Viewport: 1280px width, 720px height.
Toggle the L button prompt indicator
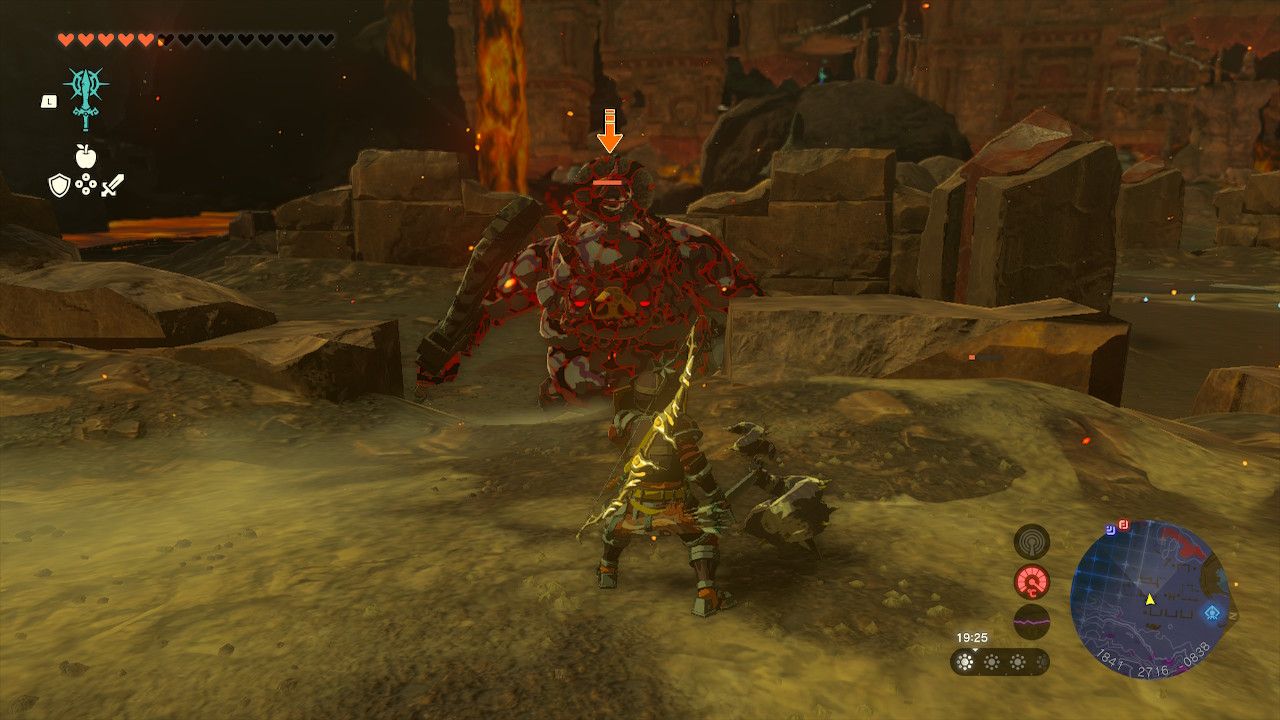(x=47, y=101)
